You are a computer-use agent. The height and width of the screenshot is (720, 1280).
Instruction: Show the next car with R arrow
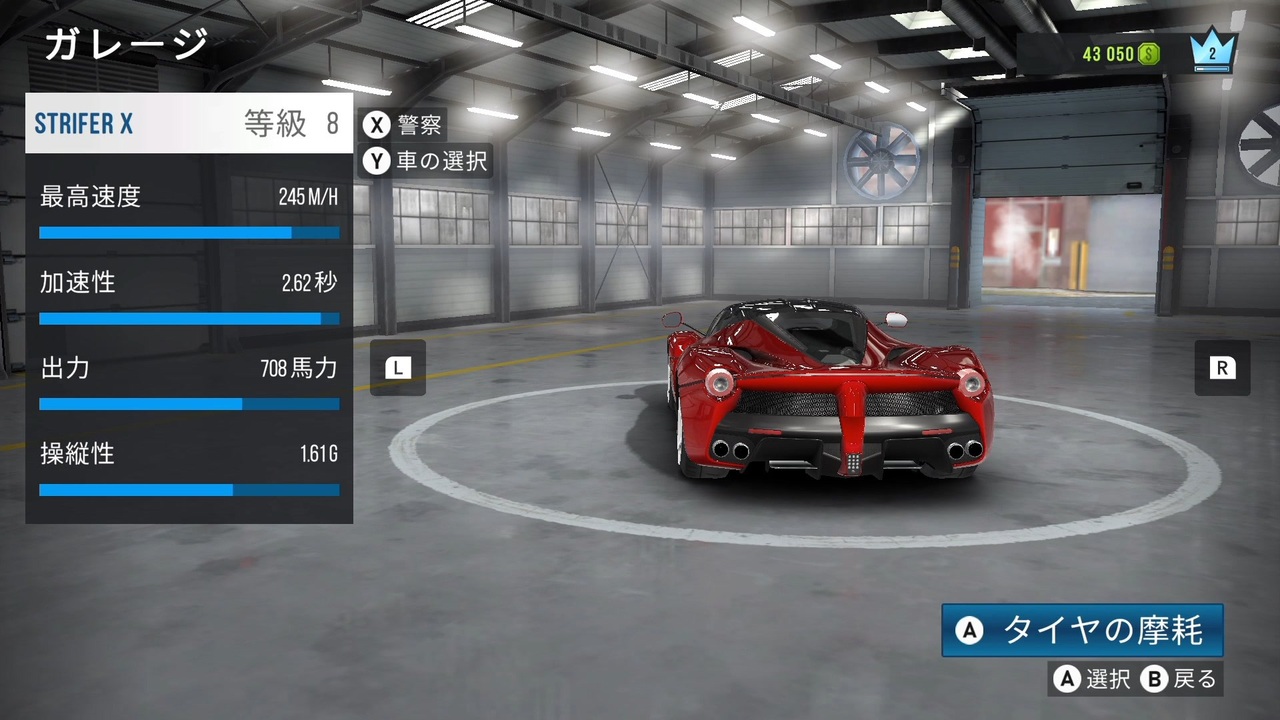1222,368
